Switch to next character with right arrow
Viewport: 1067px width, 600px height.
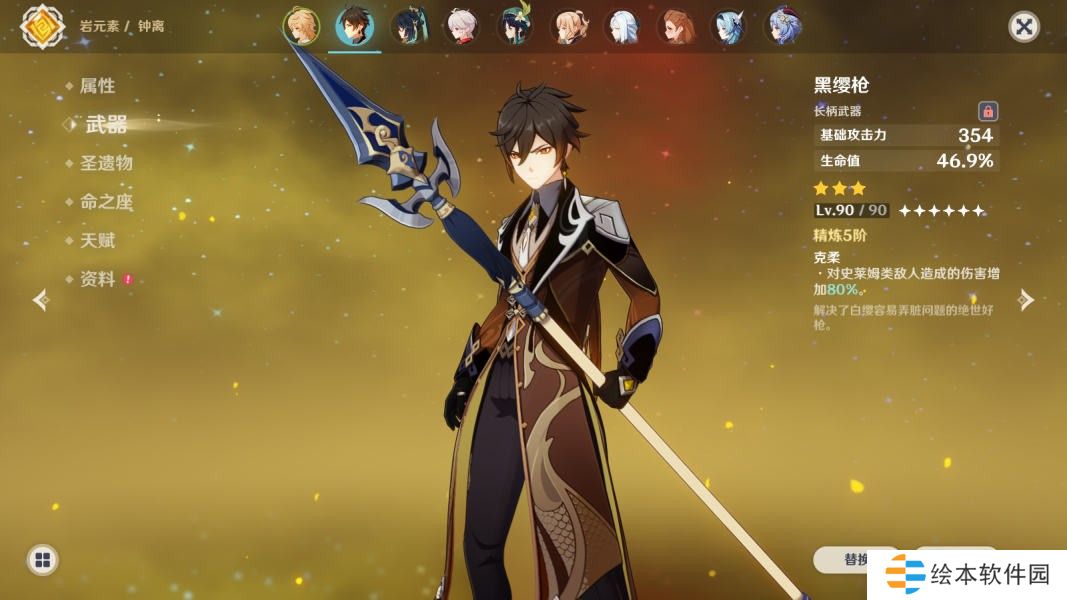[x=1026, y=300]
